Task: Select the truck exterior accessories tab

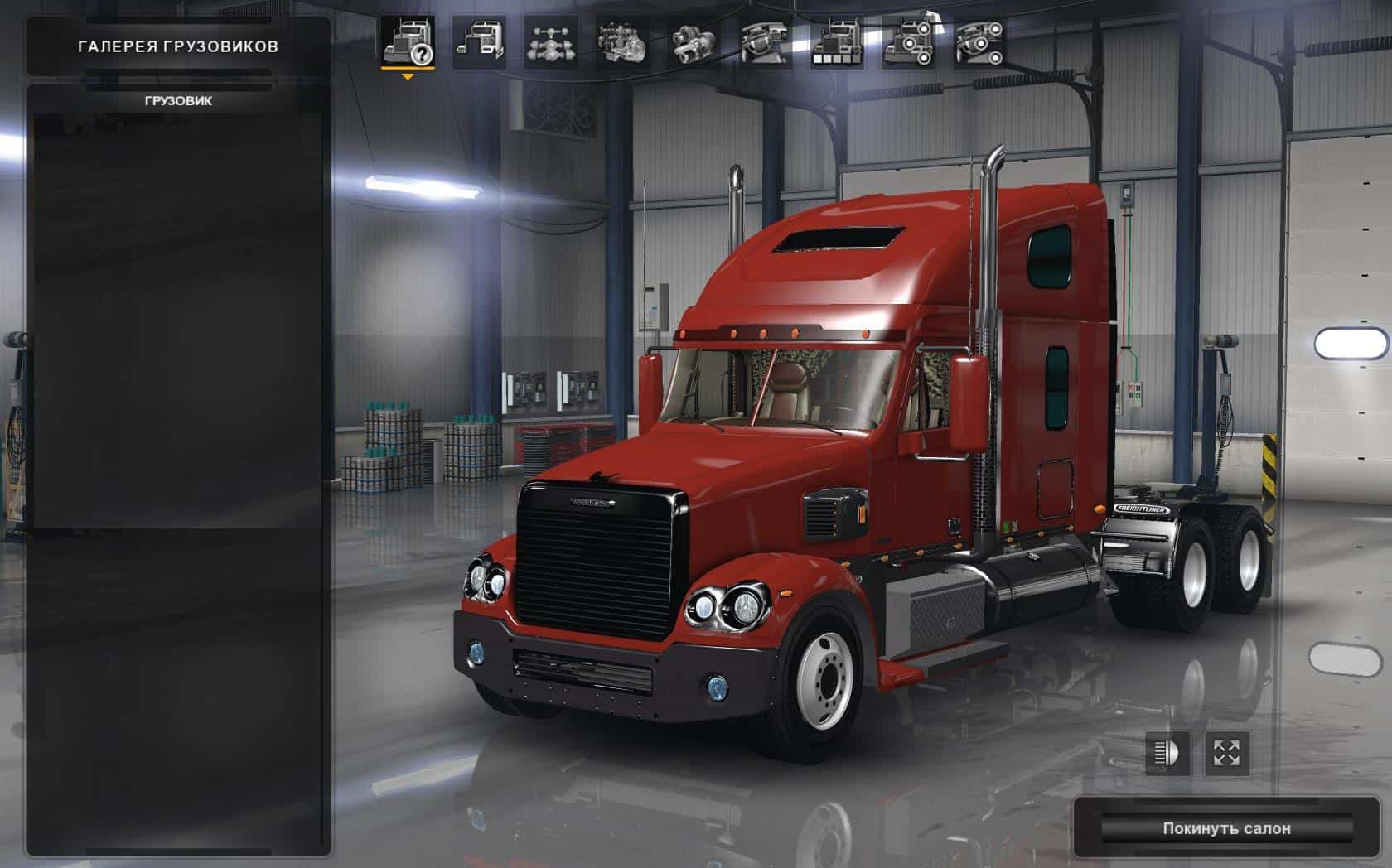Action: pyautogui.click(x=908, y=41)
